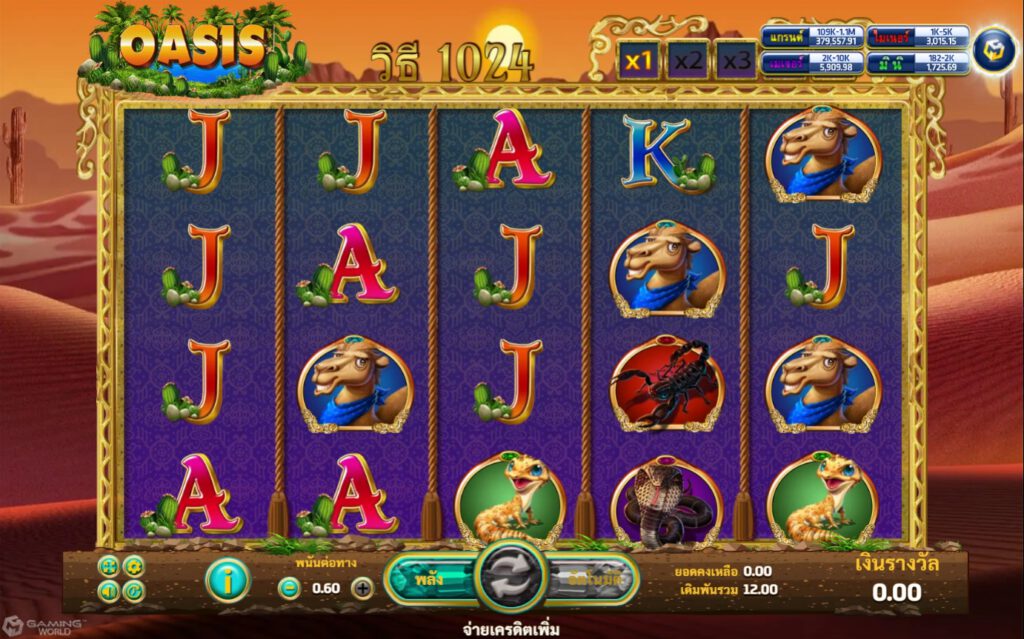Image resolution: width=1024 pixels, height=639 pixels.
Task: Activate the green power button left of spin
Action: pos(428,578)
